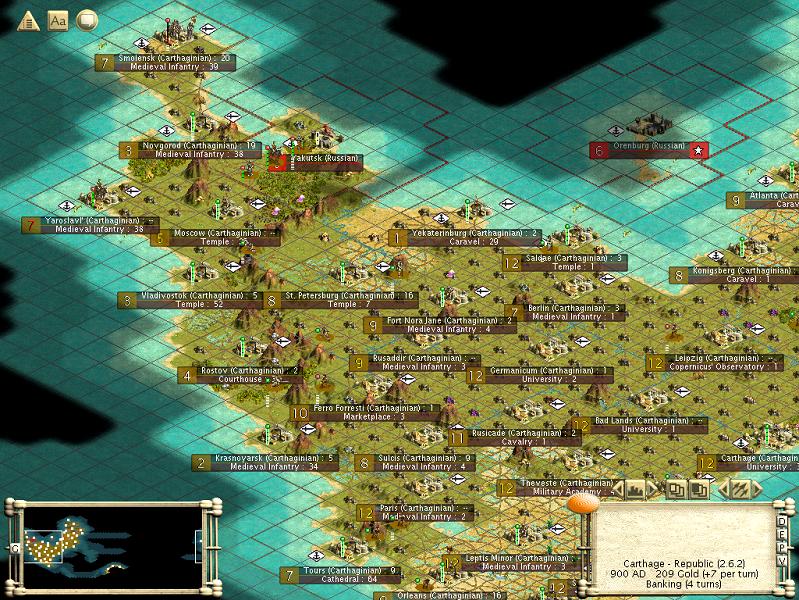
Task: Click the Banking research line in info box
Action: pyautogui.click(x=683, y=586)
